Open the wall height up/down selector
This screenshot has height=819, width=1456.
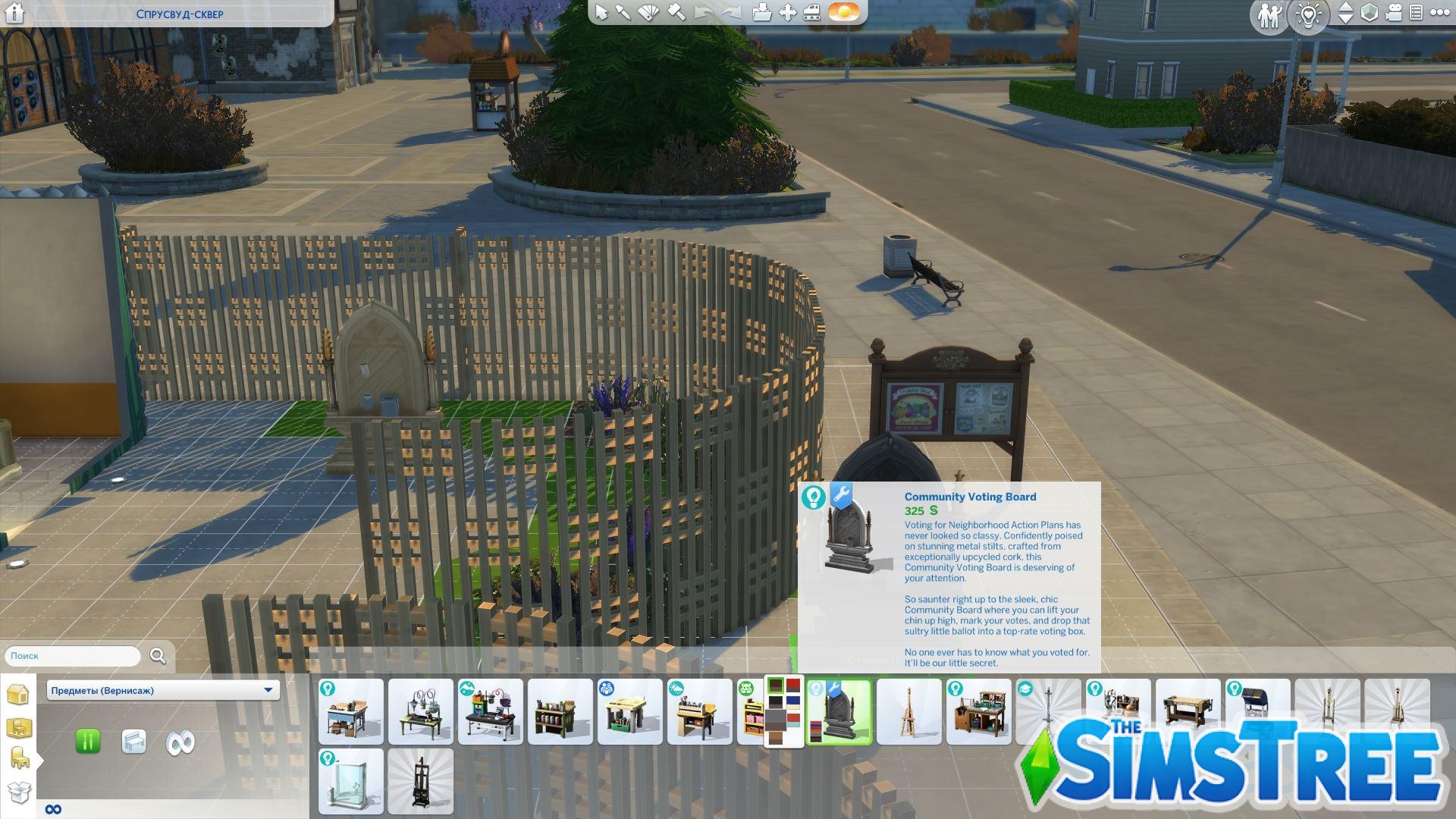point(1346,13)
